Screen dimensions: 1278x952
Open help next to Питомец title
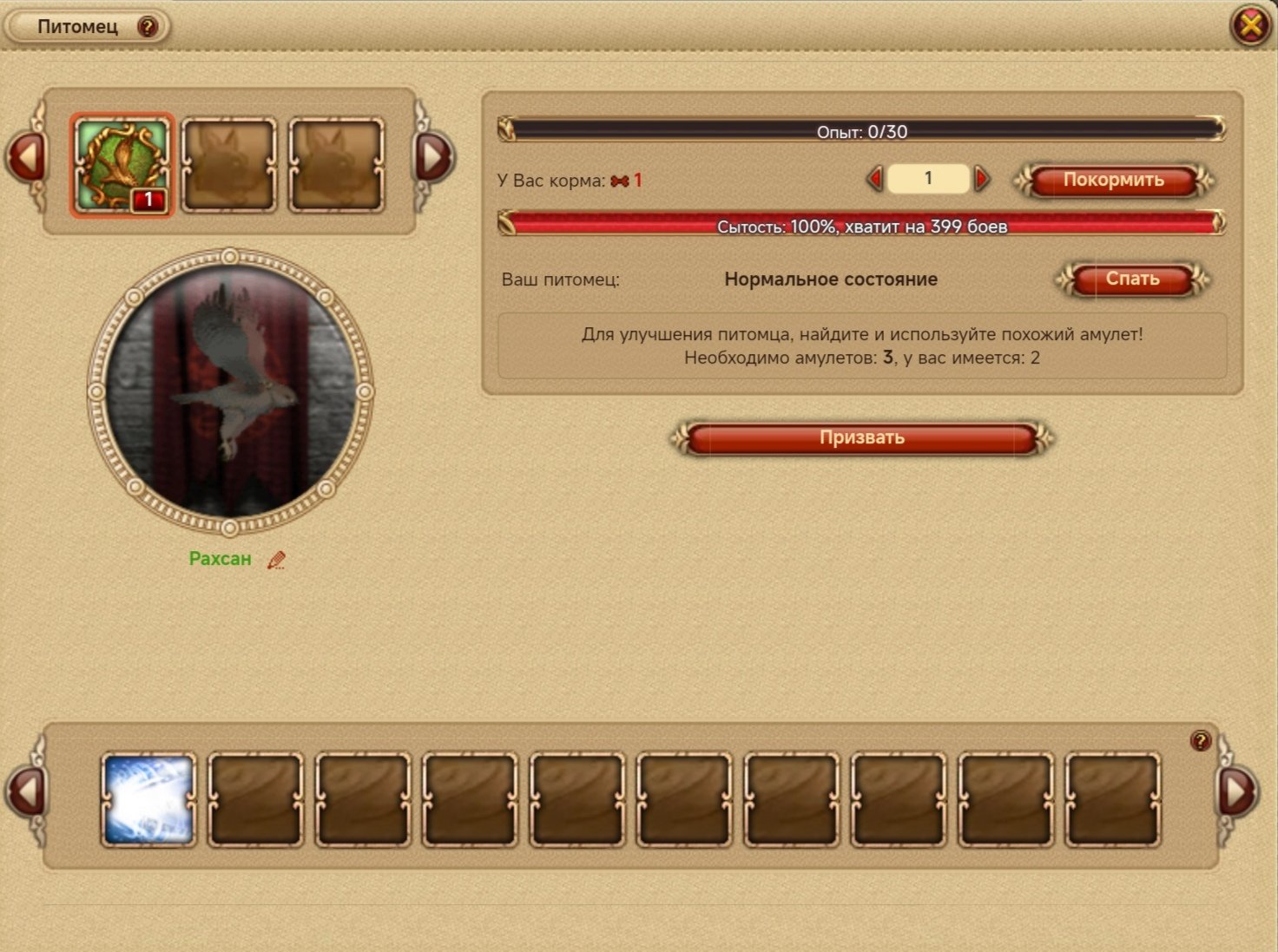click(148, 27)
